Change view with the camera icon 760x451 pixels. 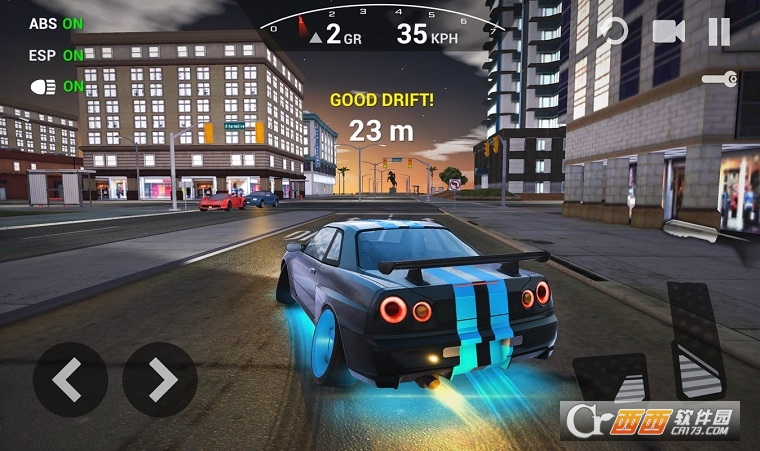[668, 31]
